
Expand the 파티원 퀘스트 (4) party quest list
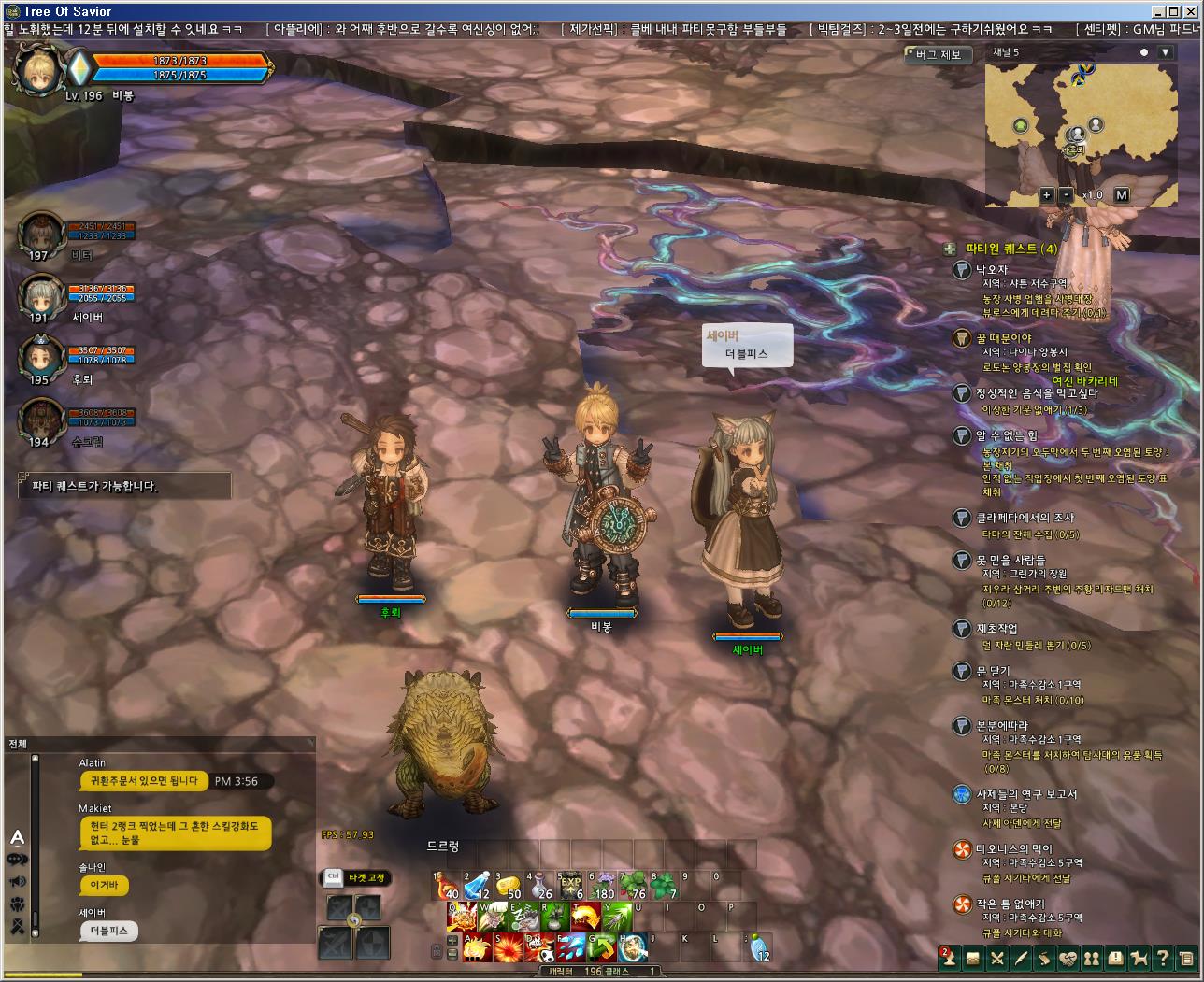click(x=950, y=249)
